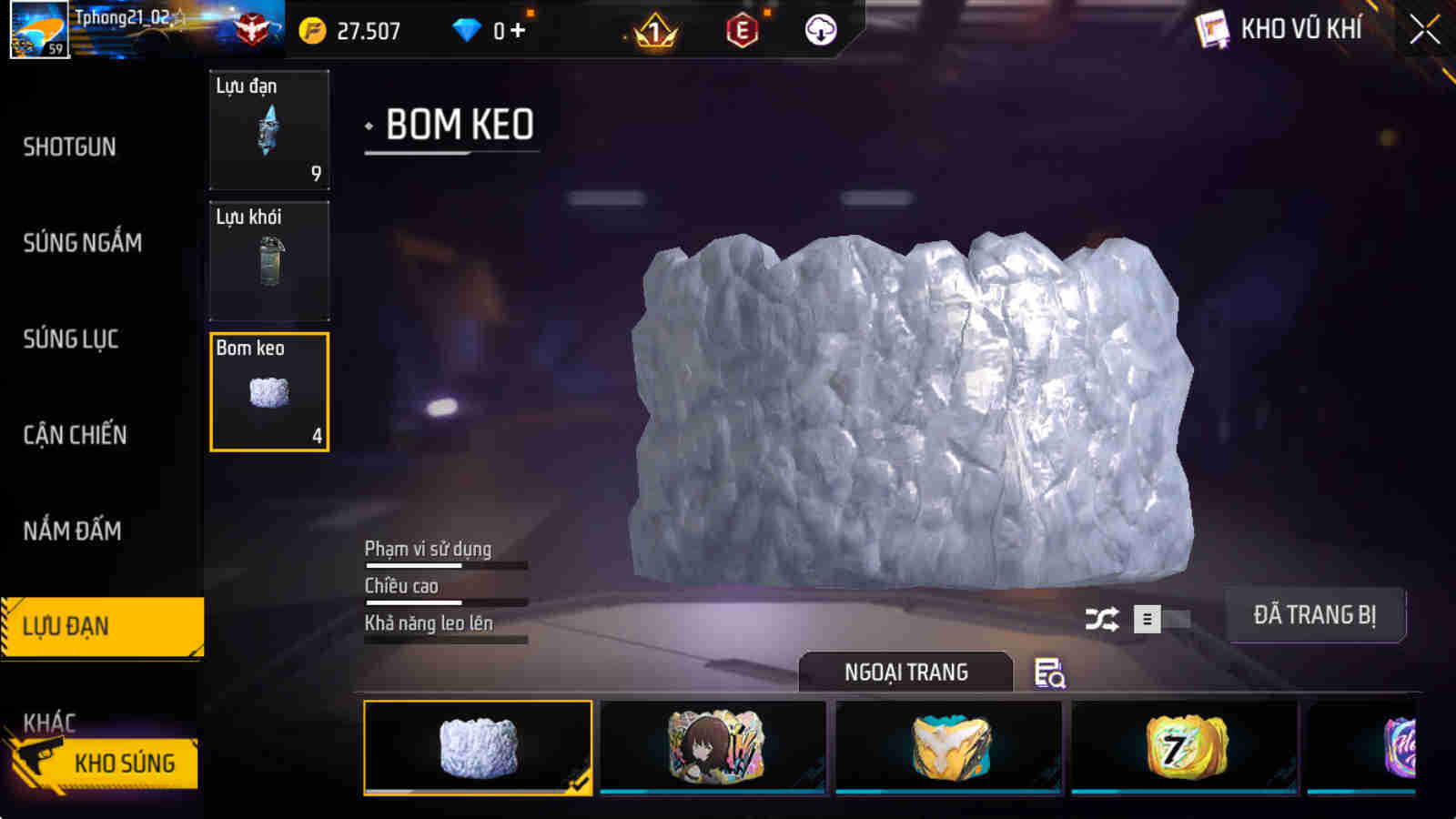The height and width of the screenshot is (819, 1456).
Task: Open KHO SÚNG from the bottom left
Action: point(127,763)
